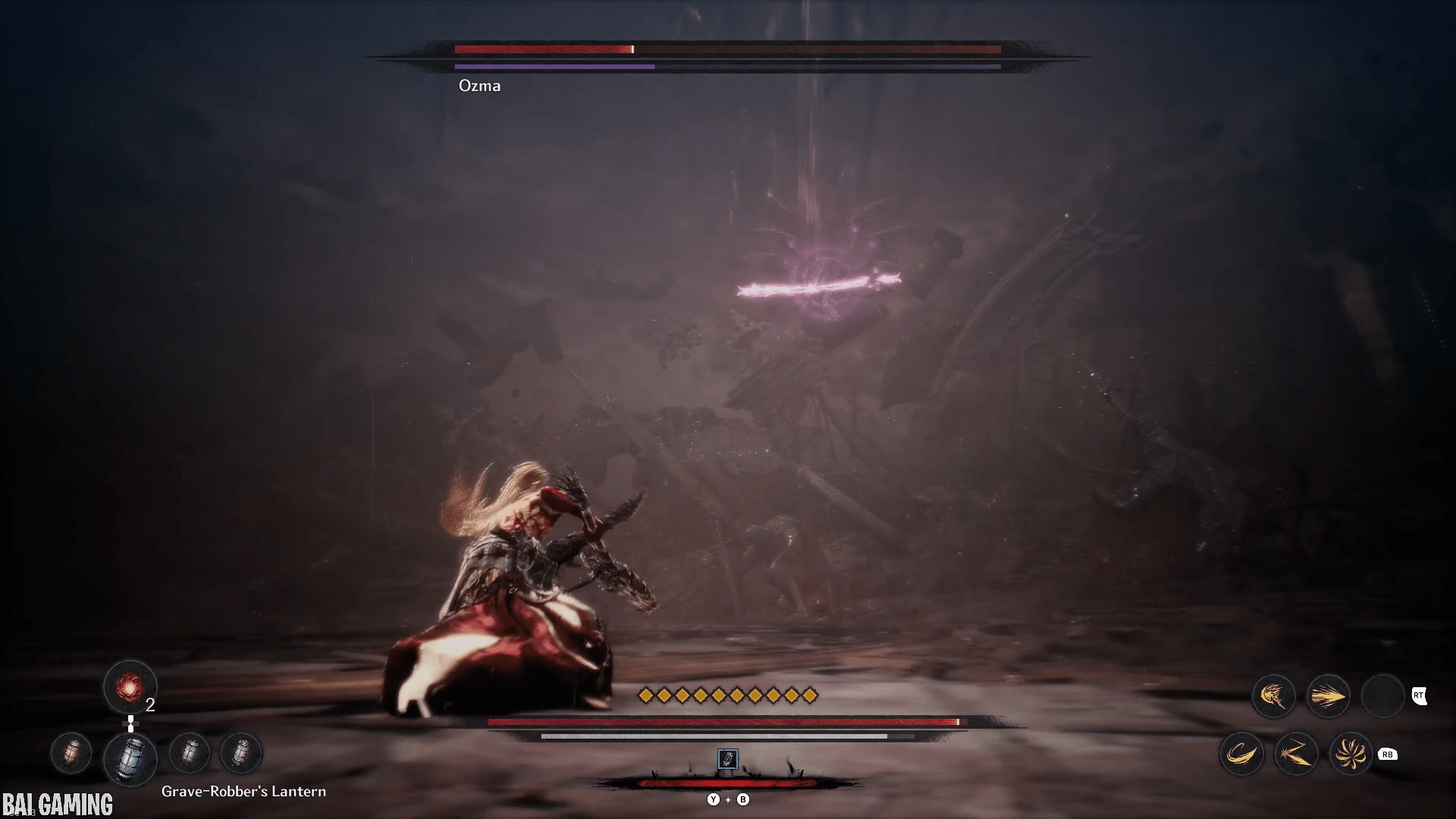Choose the orange-glowing lantern slot
Image resolution: width=1456 pixels, height=819 pixels.
pyautogui.click(x=71, y=753)
